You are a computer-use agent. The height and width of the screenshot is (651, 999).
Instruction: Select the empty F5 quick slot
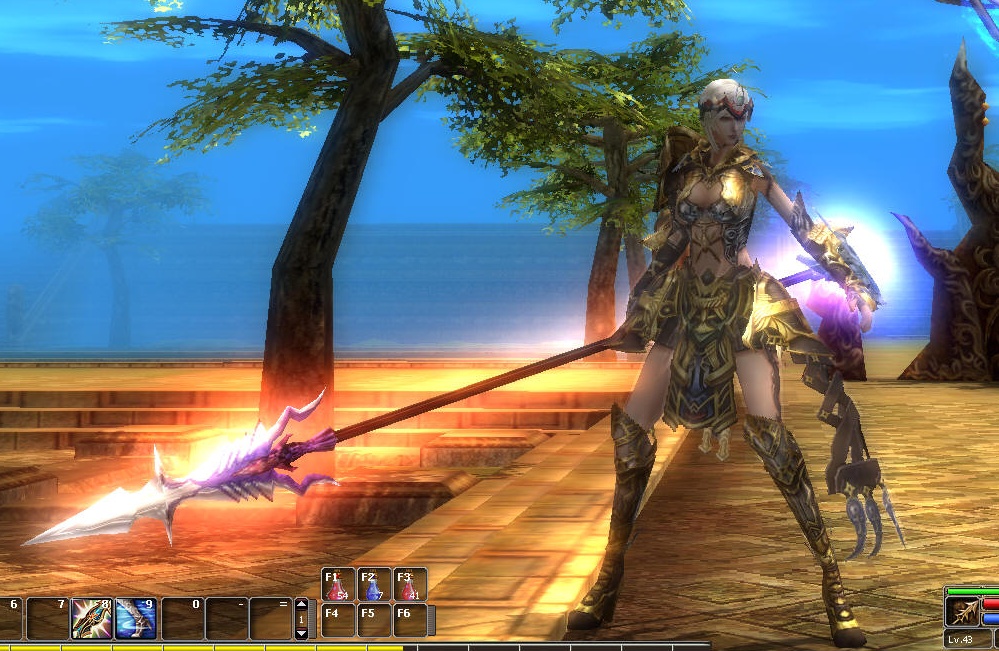coord(374,620)
